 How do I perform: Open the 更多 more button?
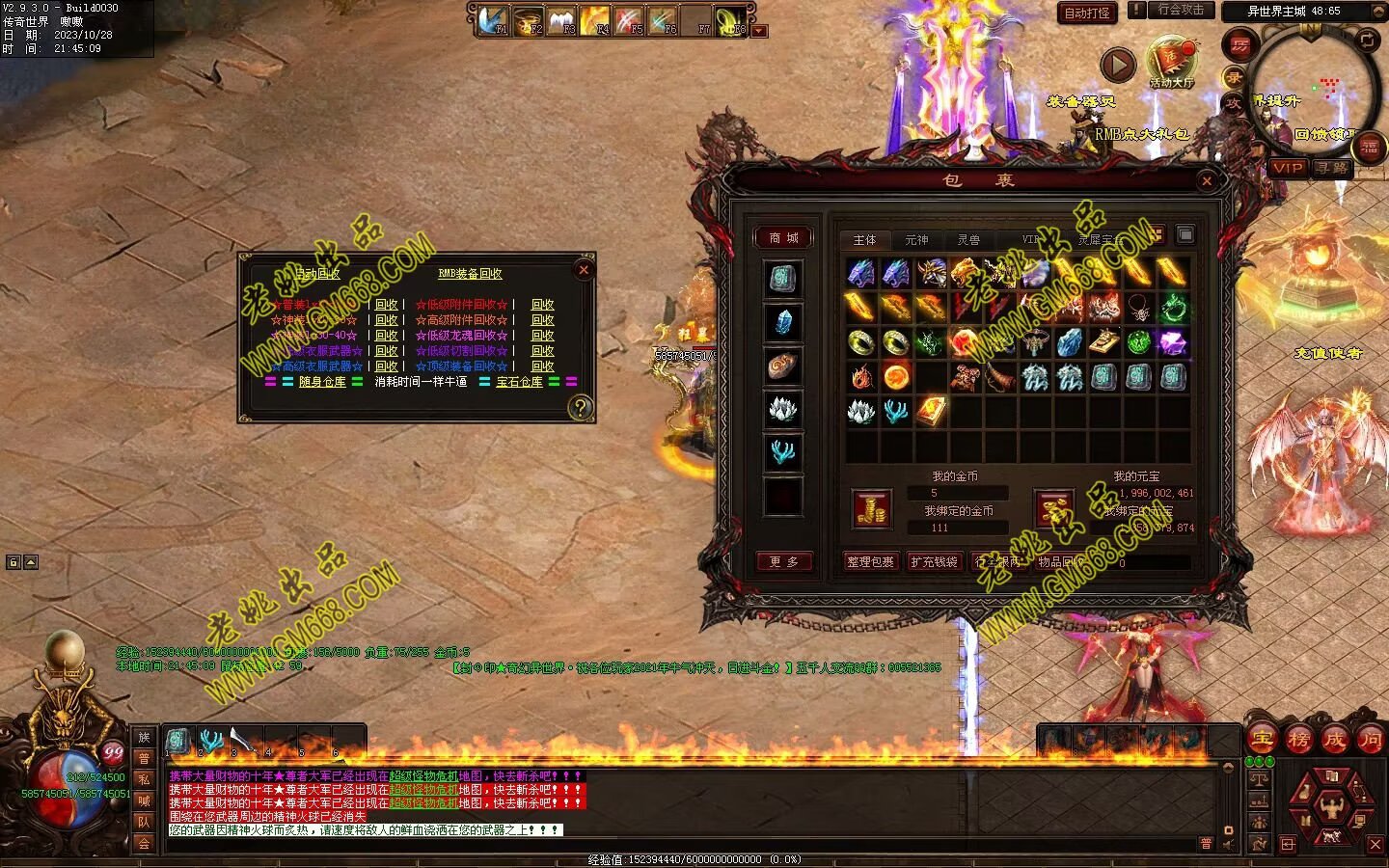783,561
